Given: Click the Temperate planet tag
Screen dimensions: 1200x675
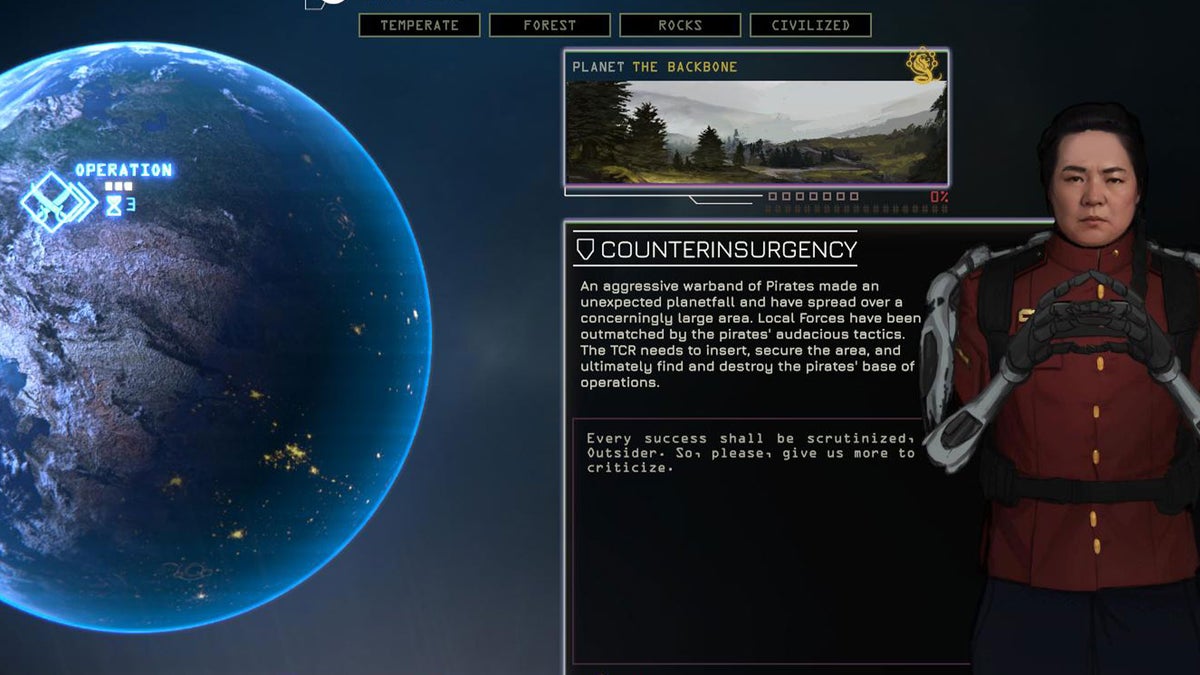Looking at the screenshot, I should coord(419,25).
